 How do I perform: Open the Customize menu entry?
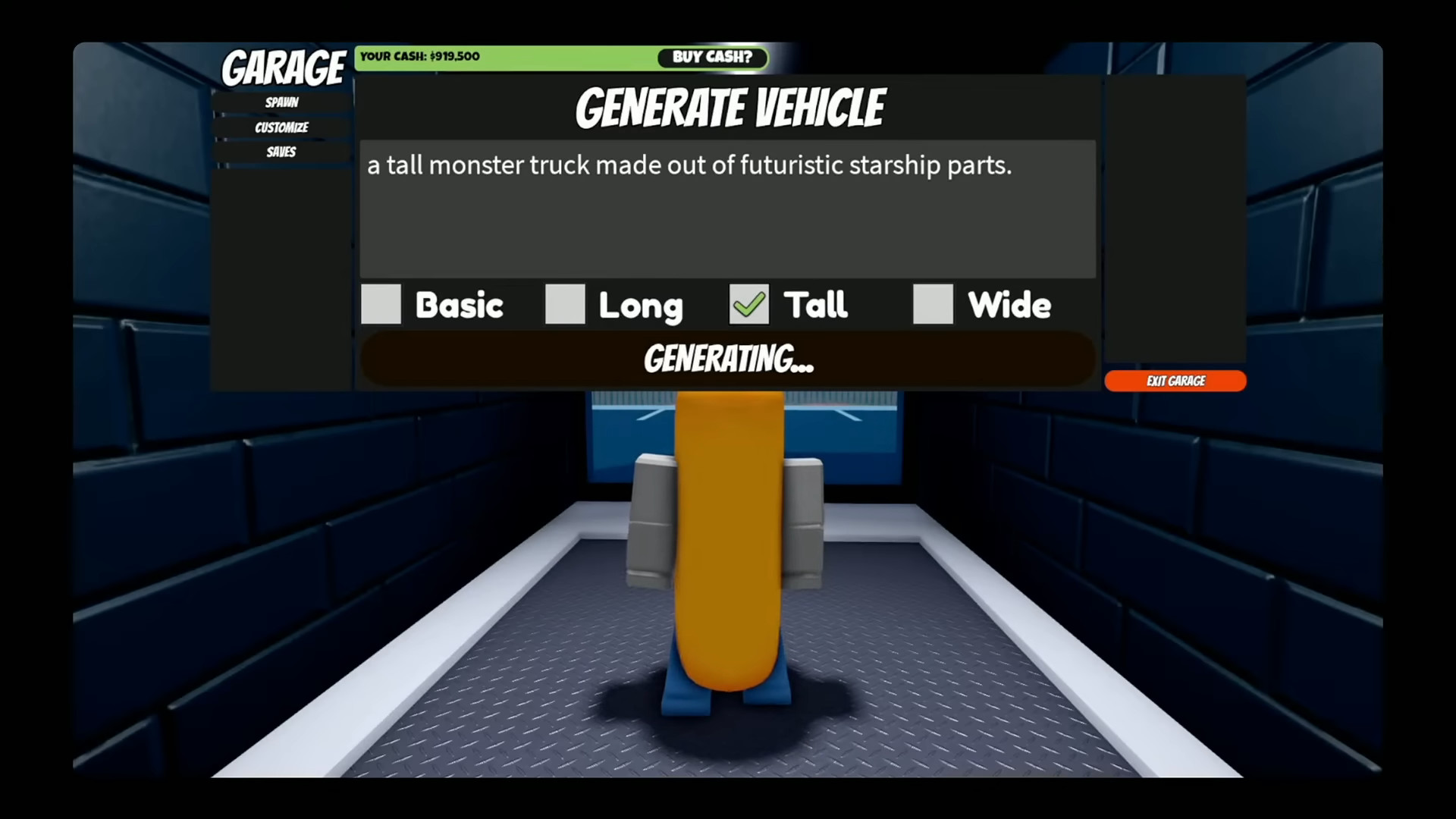281,127
